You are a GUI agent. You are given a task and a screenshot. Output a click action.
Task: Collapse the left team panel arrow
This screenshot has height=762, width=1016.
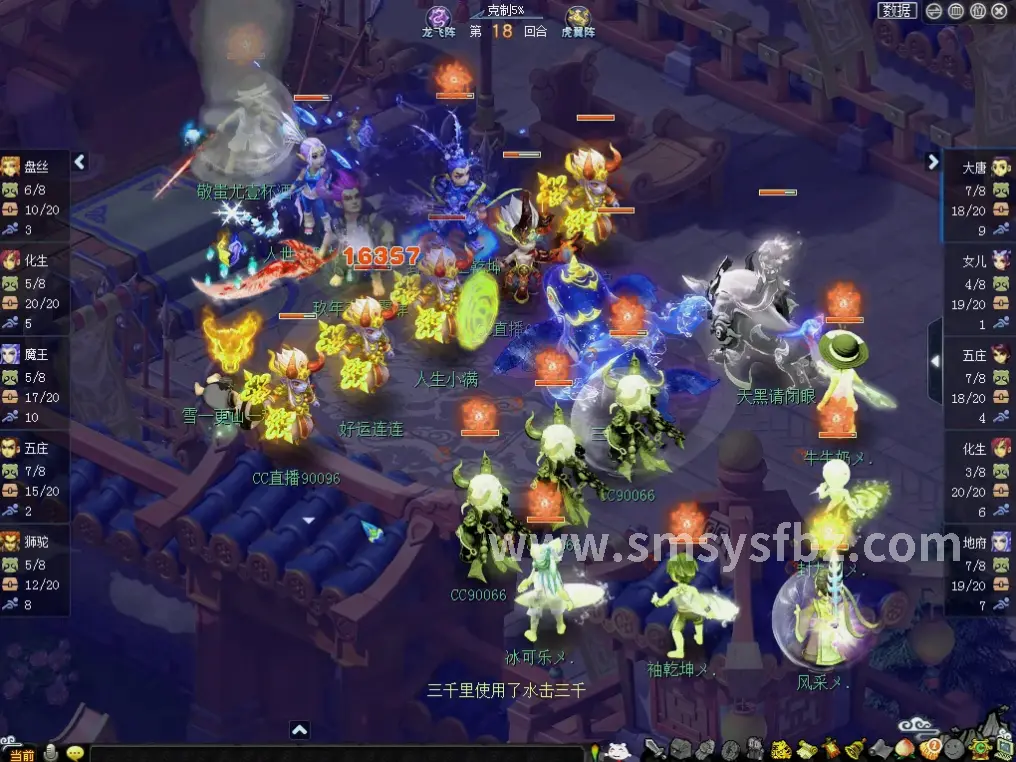[80, 161]
